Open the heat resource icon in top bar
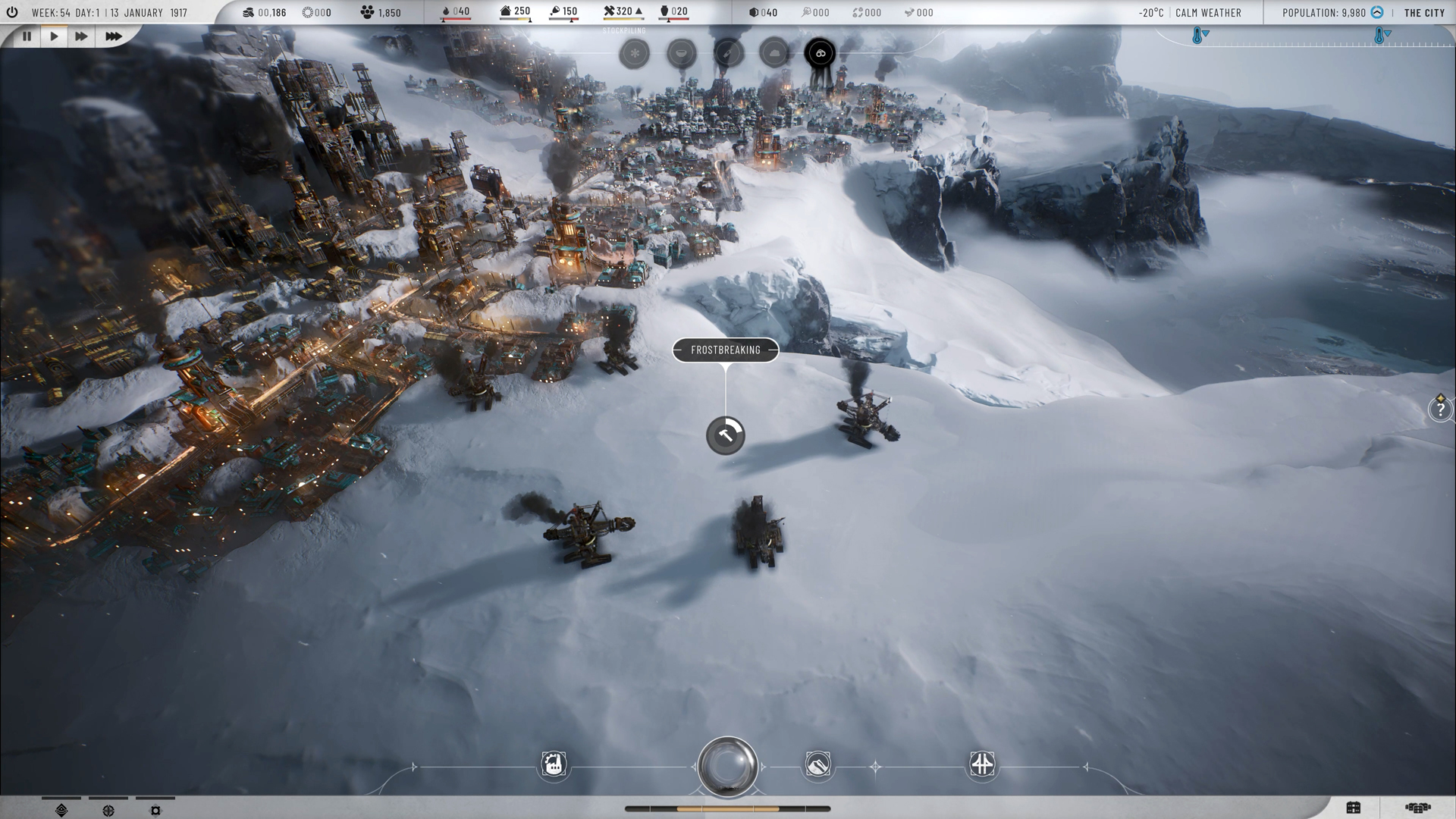The width and height of the screenshot is (1456, 819). [x=447, y=12]
